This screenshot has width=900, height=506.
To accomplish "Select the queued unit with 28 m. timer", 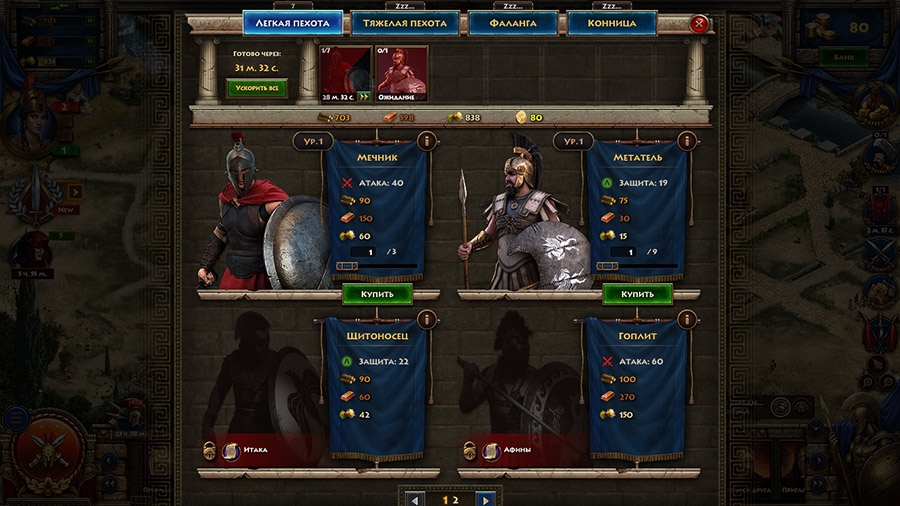I will point(344,73).
